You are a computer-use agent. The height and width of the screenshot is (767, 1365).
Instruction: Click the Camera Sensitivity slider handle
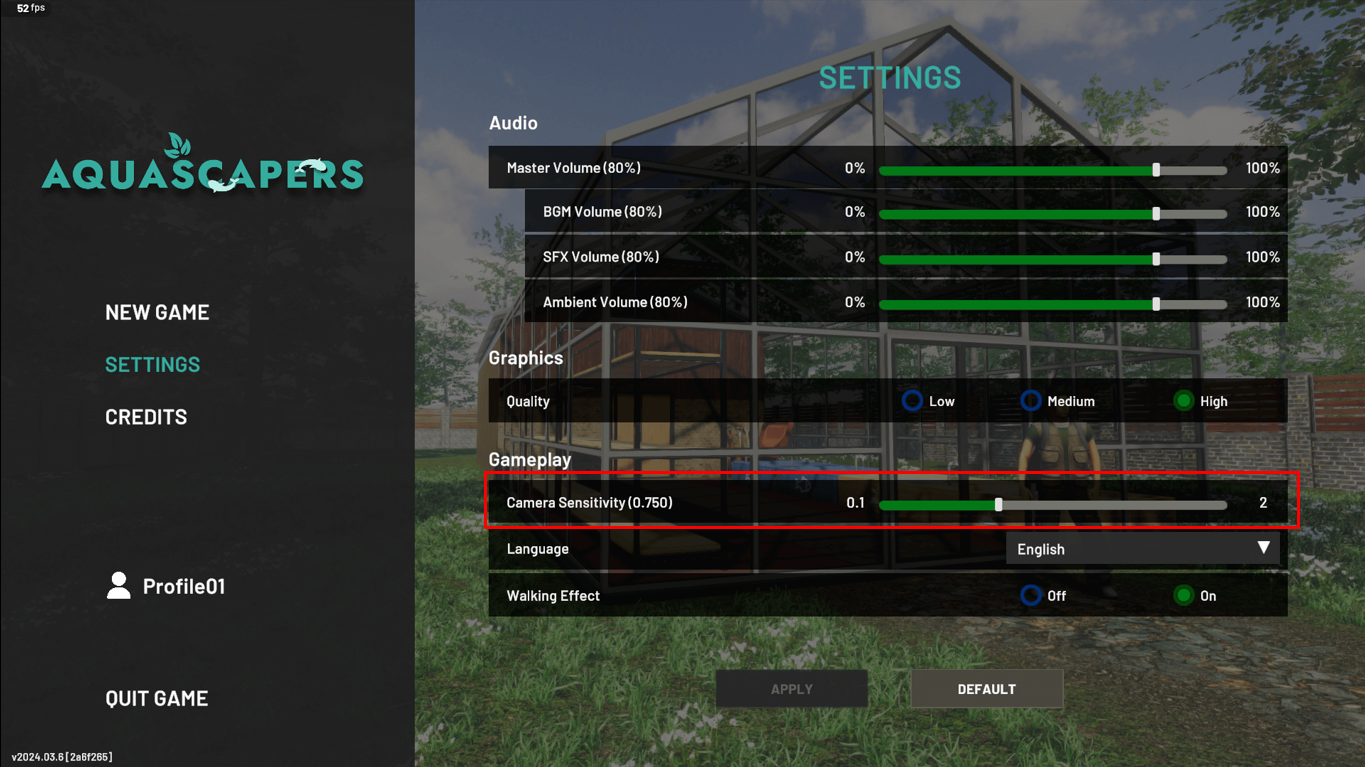[x=998, y=504]
